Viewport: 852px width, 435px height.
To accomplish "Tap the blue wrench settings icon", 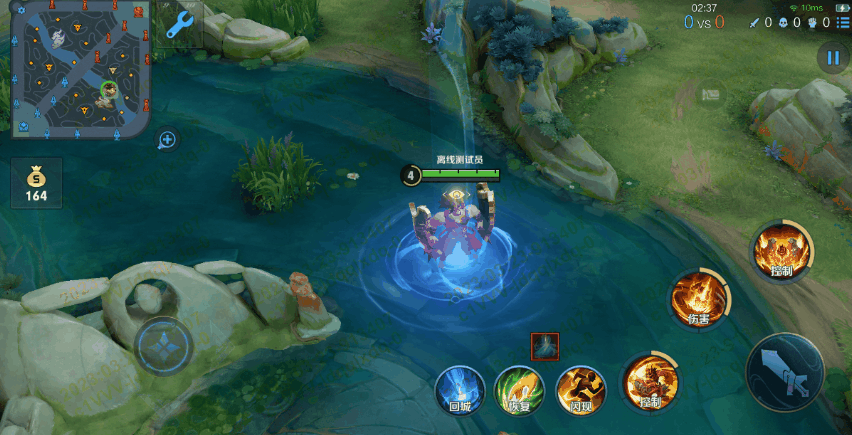I will click(x=180, y=24).
